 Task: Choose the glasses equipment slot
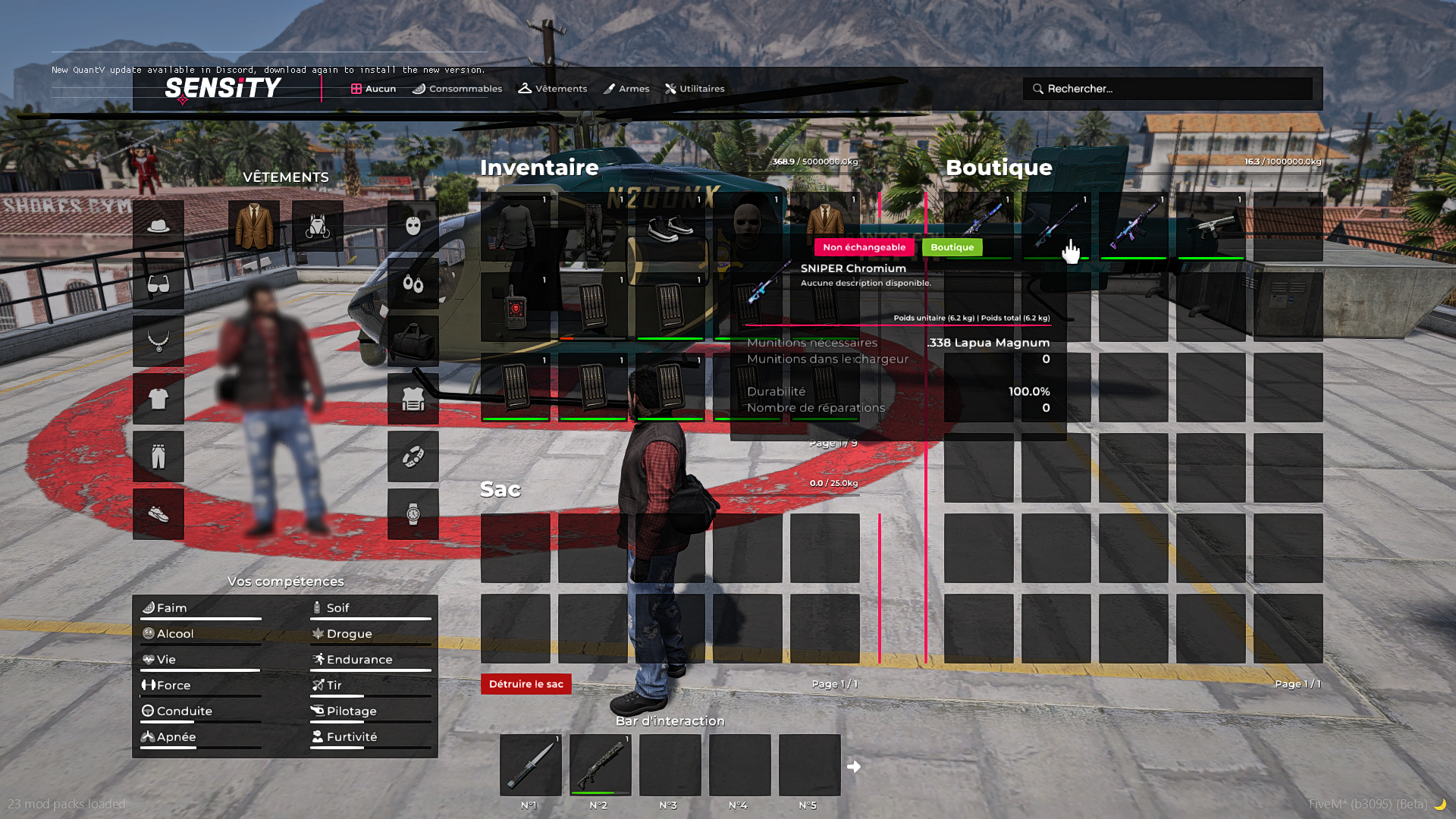pyautogui.click(x=158, y=284)
